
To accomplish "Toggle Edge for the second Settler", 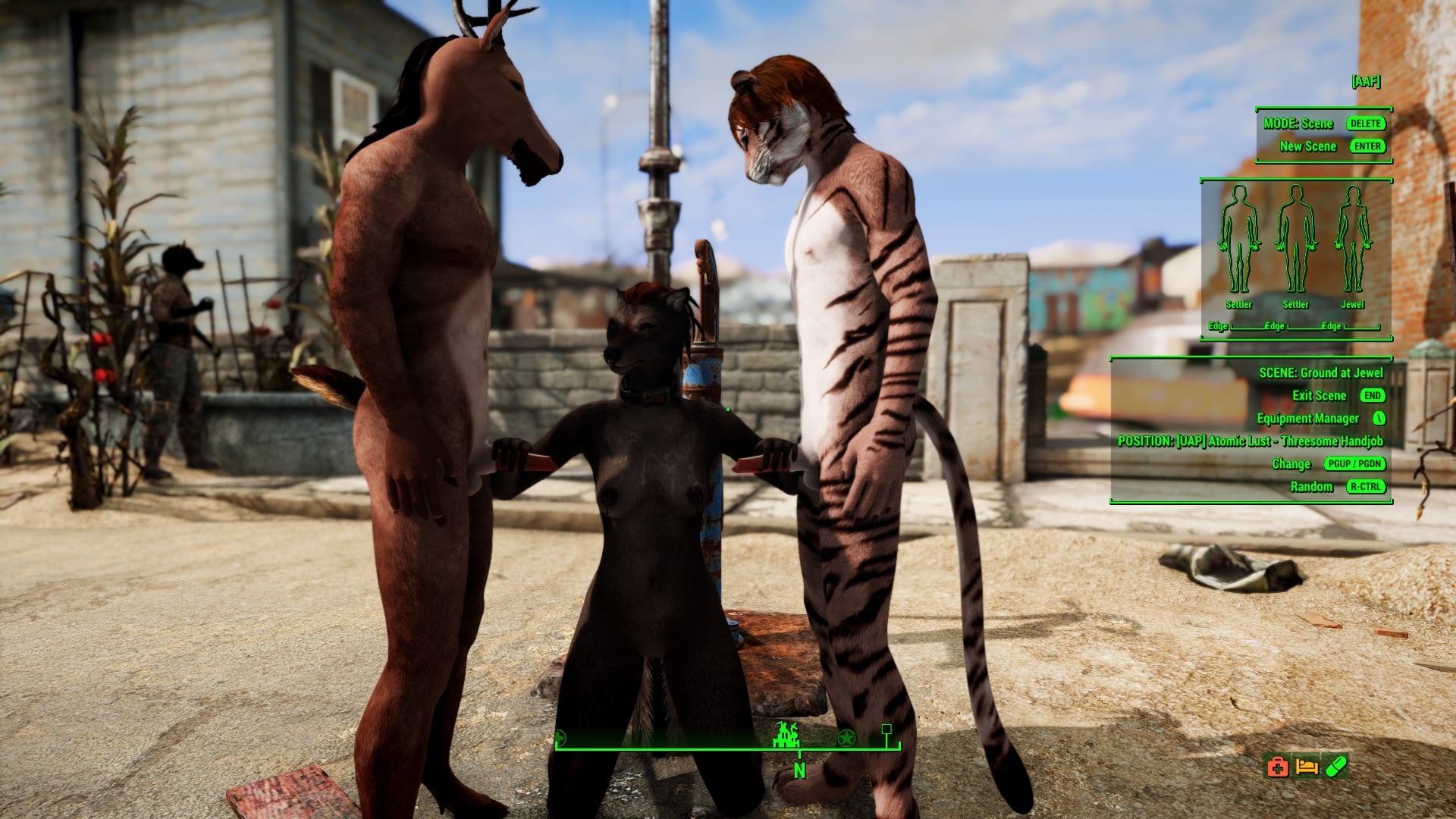I will (1273, 325).
